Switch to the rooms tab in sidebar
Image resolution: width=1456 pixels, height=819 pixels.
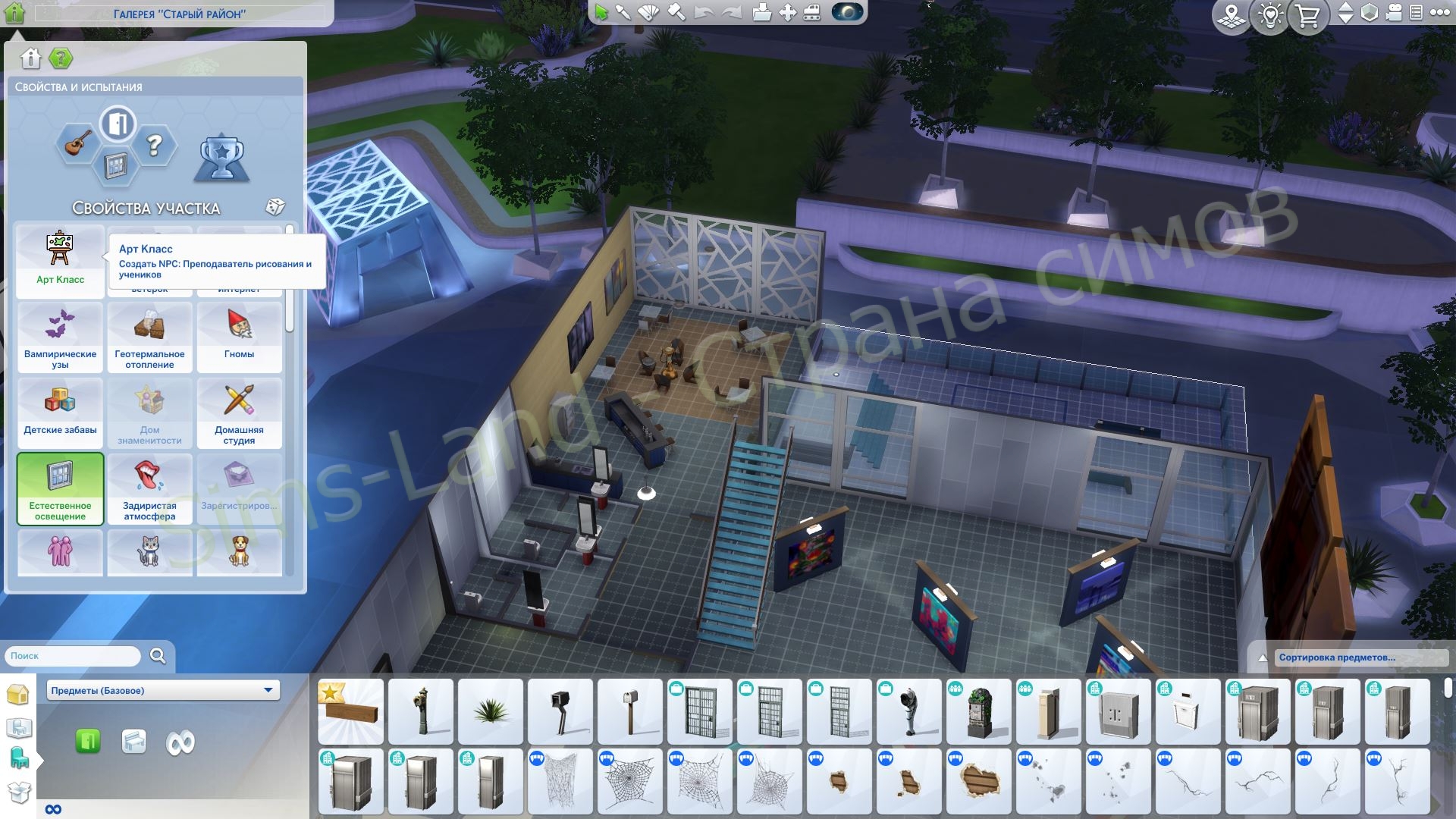[x=19, y=728]
